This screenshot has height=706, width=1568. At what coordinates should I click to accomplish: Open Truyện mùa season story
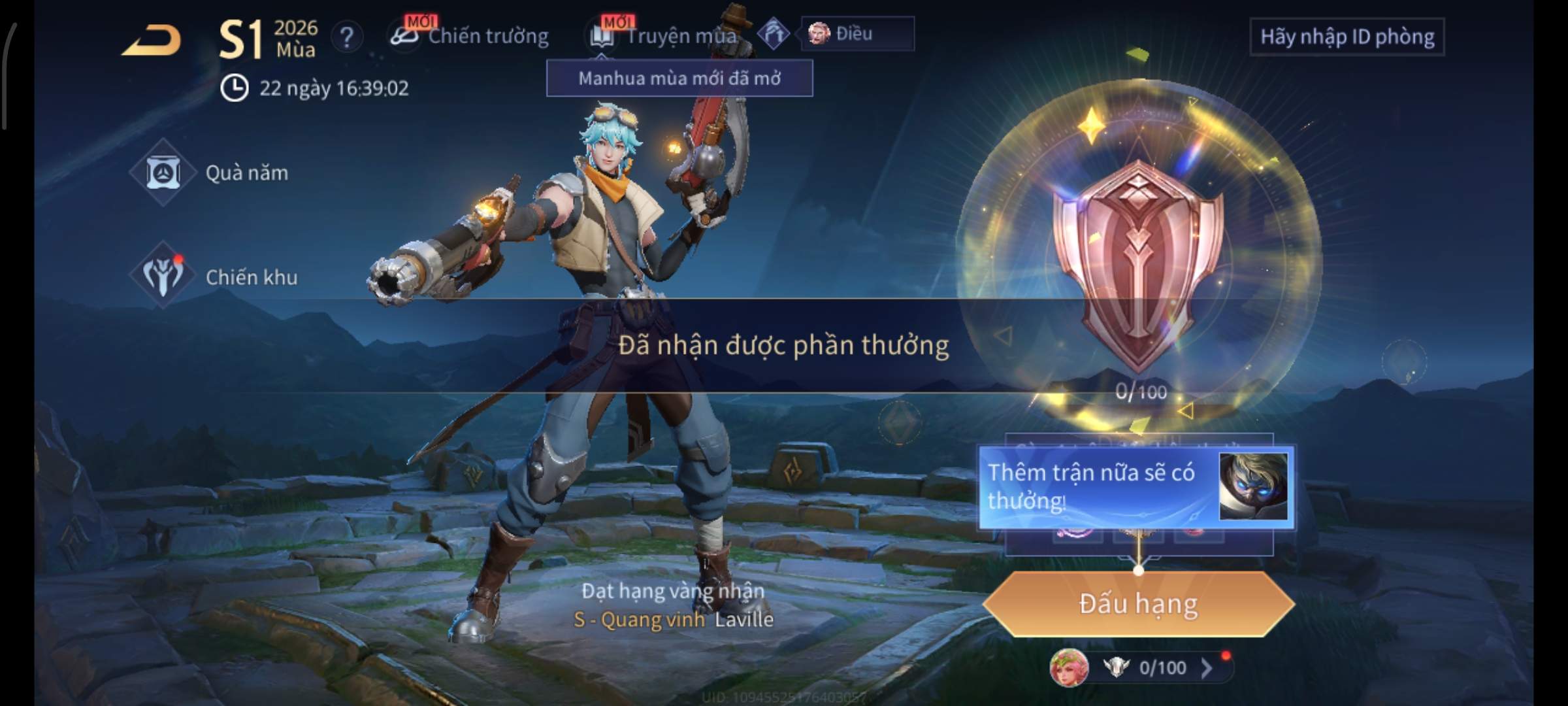(x=666, y=36)
